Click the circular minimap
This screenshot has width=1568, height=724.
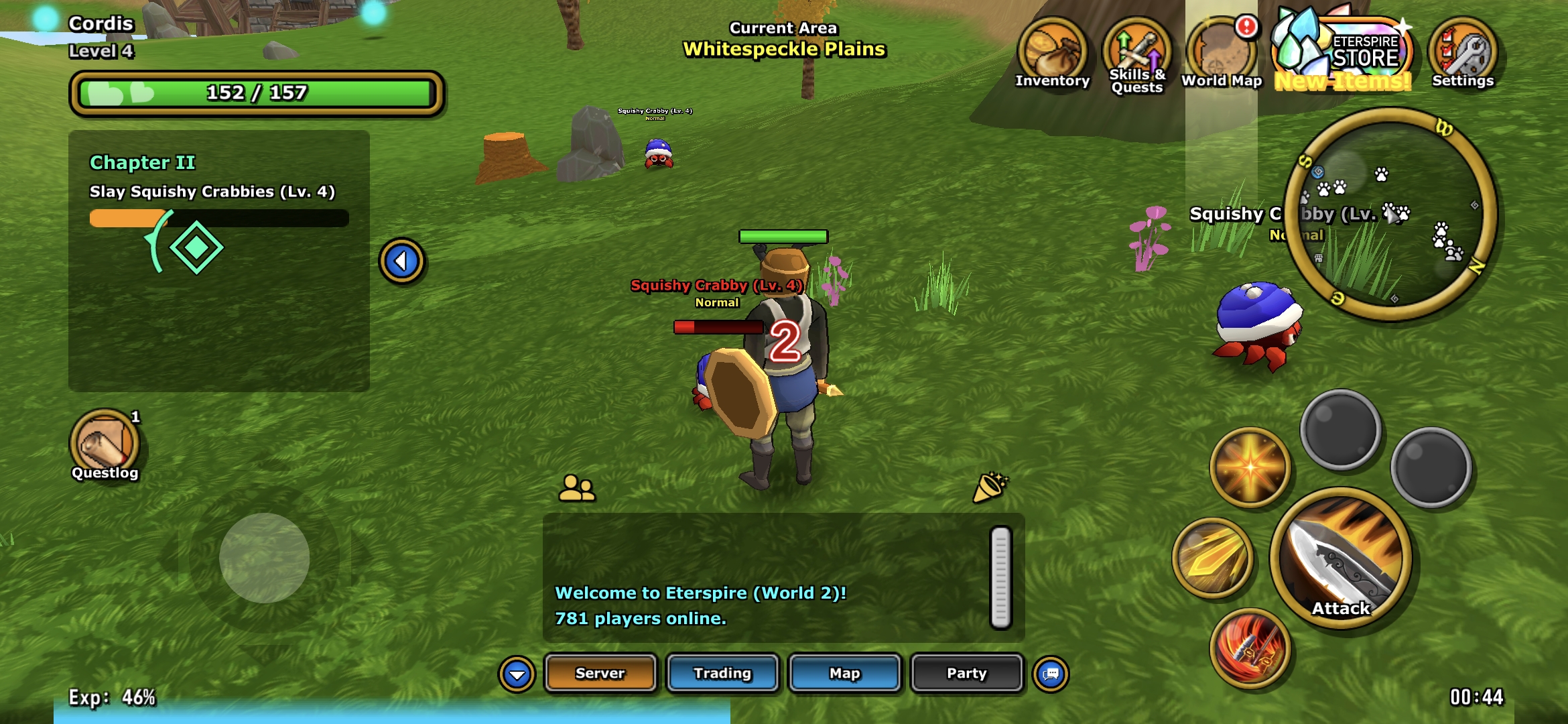click(x=1390, y=215)
